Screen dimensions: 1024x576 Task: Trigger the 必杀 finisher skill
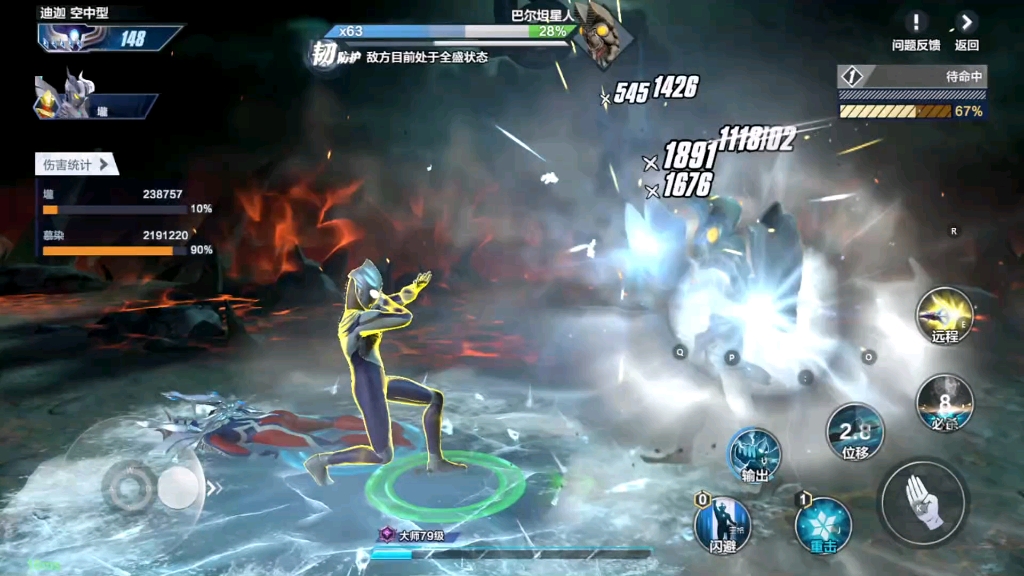pyautogui.click(x=944, y=402)
